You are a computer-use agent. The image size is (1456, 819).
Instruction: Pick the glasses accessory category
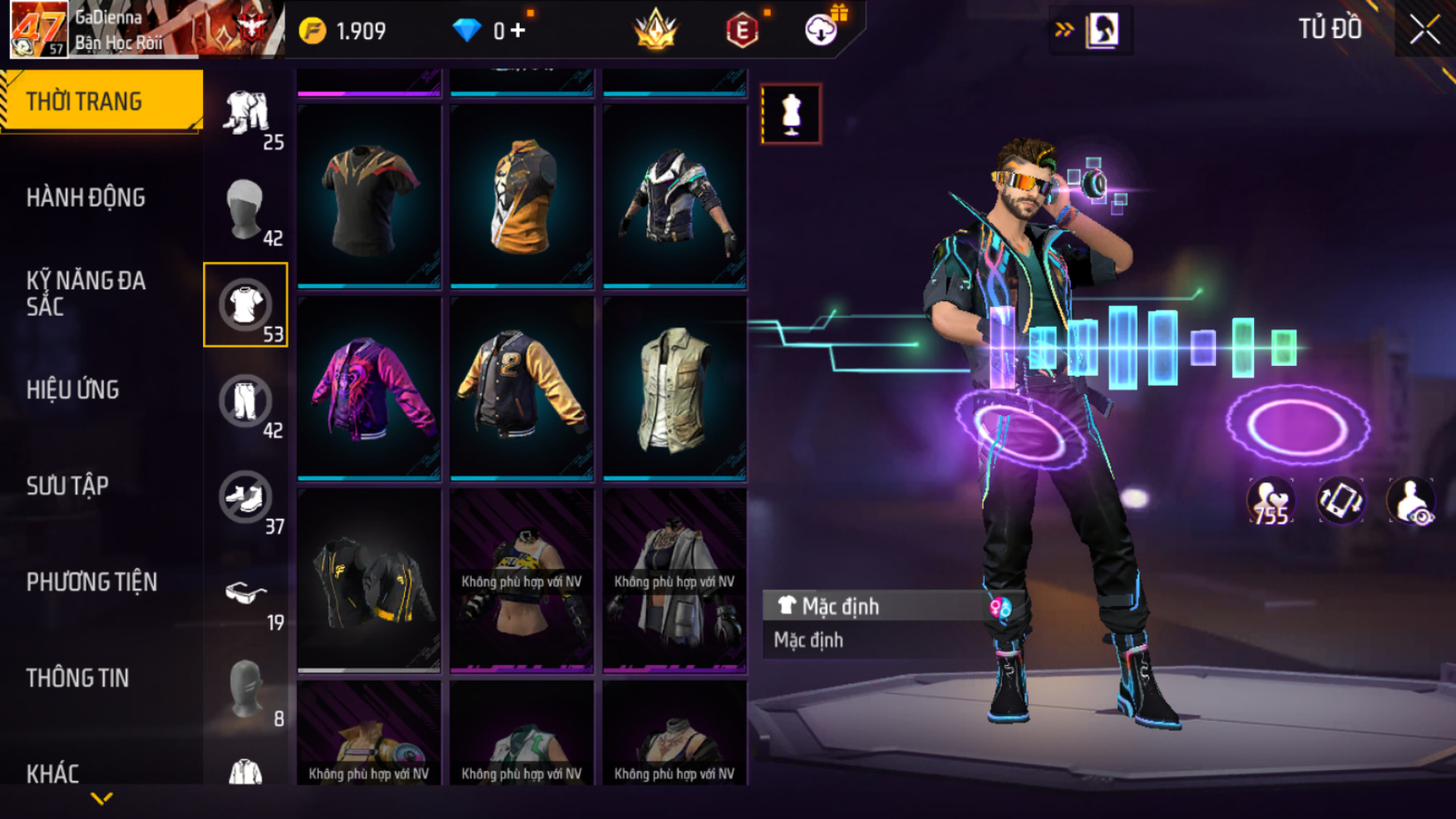(245, 594)
